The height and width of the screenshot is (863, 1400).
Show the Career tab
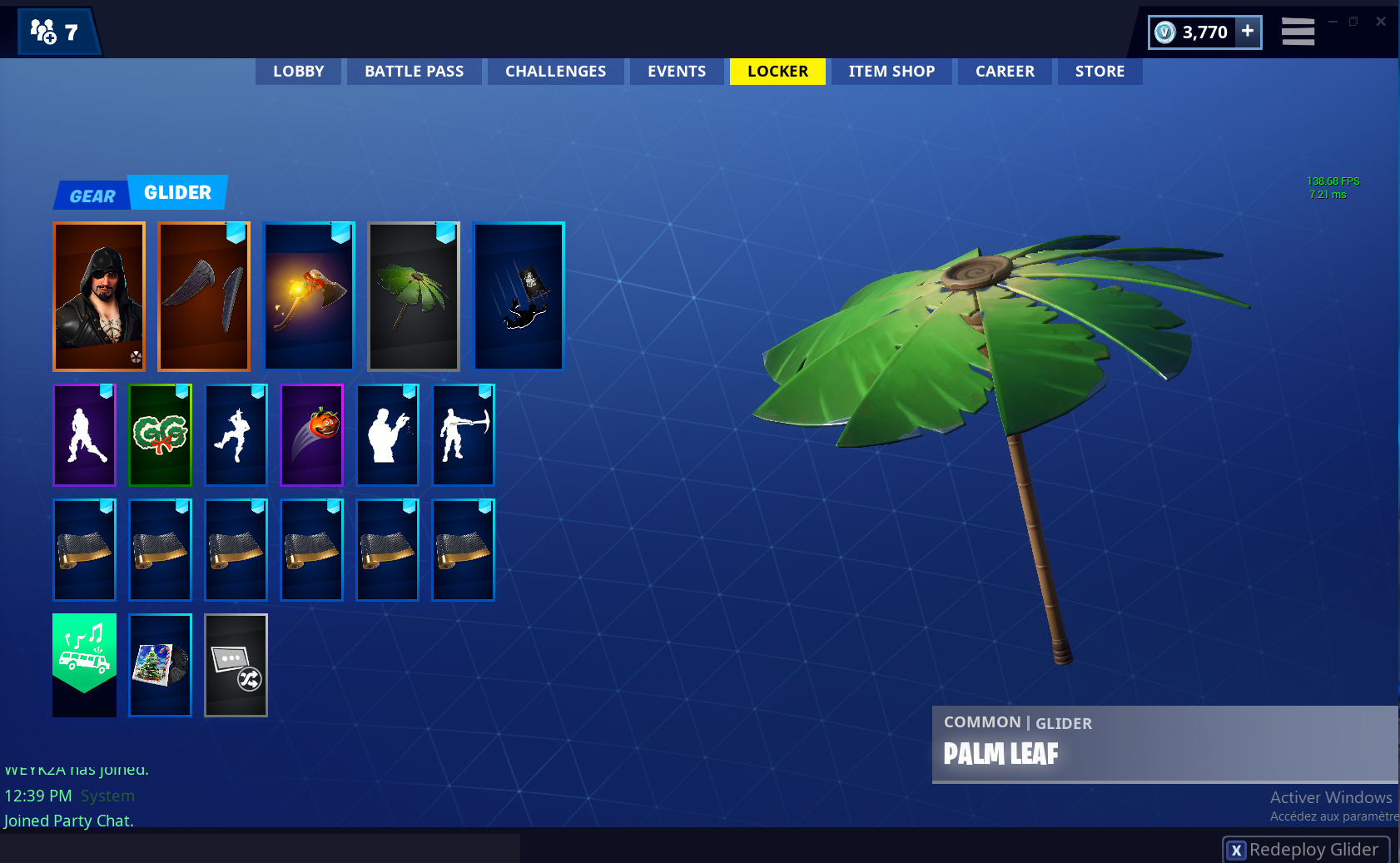(1005, 72)
